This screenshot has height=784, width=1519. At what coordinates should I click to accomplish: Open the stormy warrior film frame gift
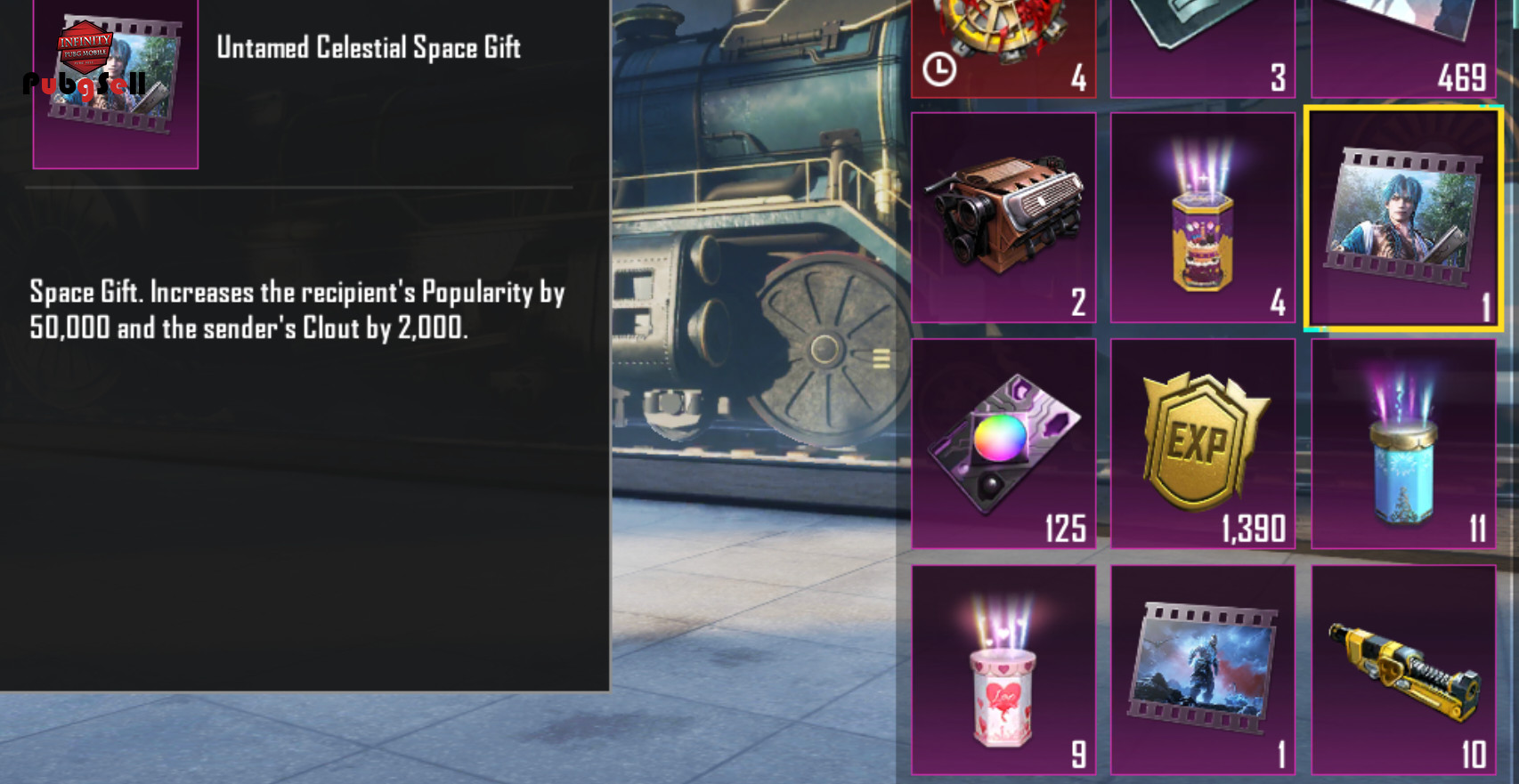pos(1203,669)
